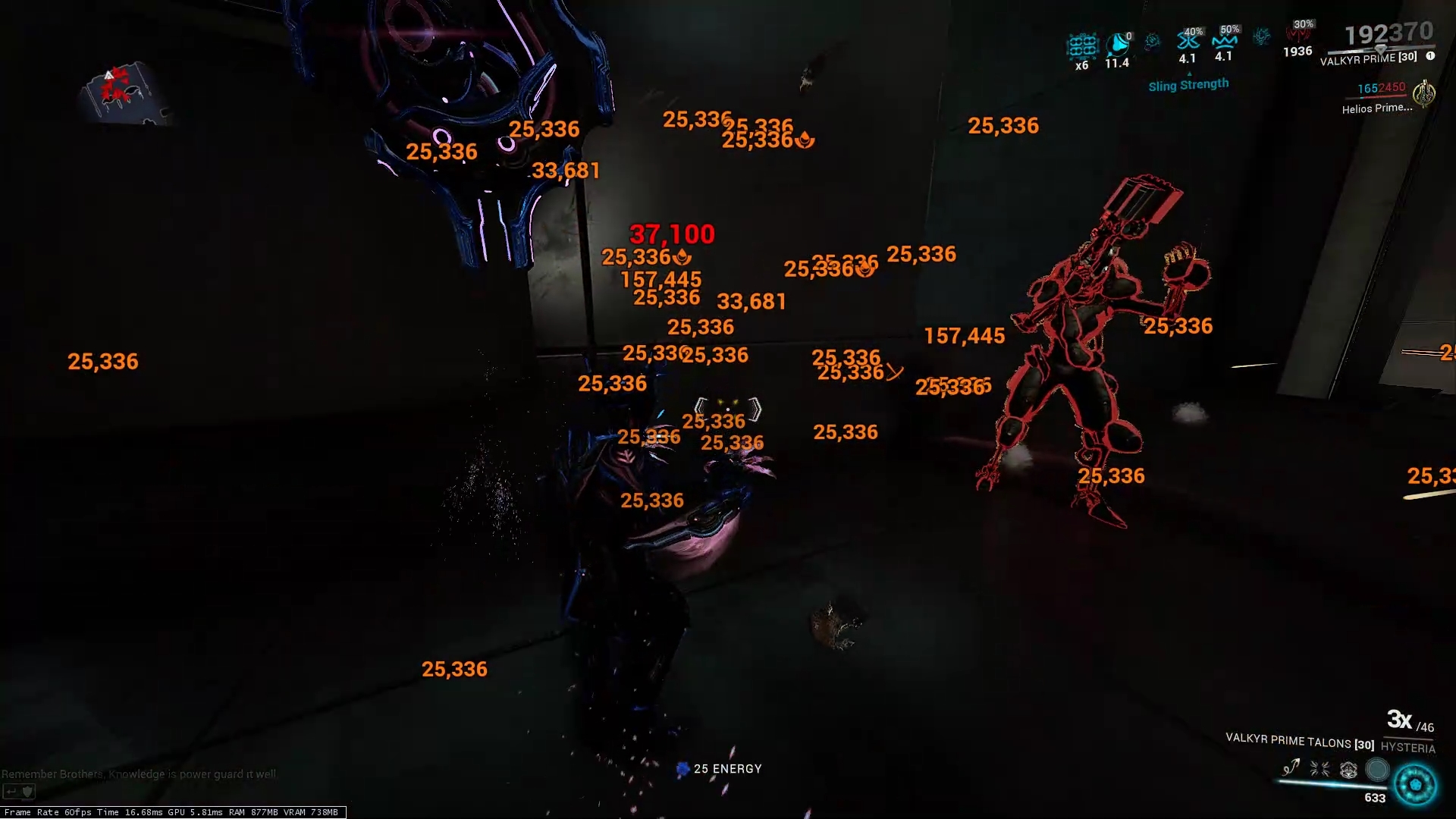Screen dimensions: 1456x819
Task: Select the Rip Line ability icon
Action: point(1291,768)
